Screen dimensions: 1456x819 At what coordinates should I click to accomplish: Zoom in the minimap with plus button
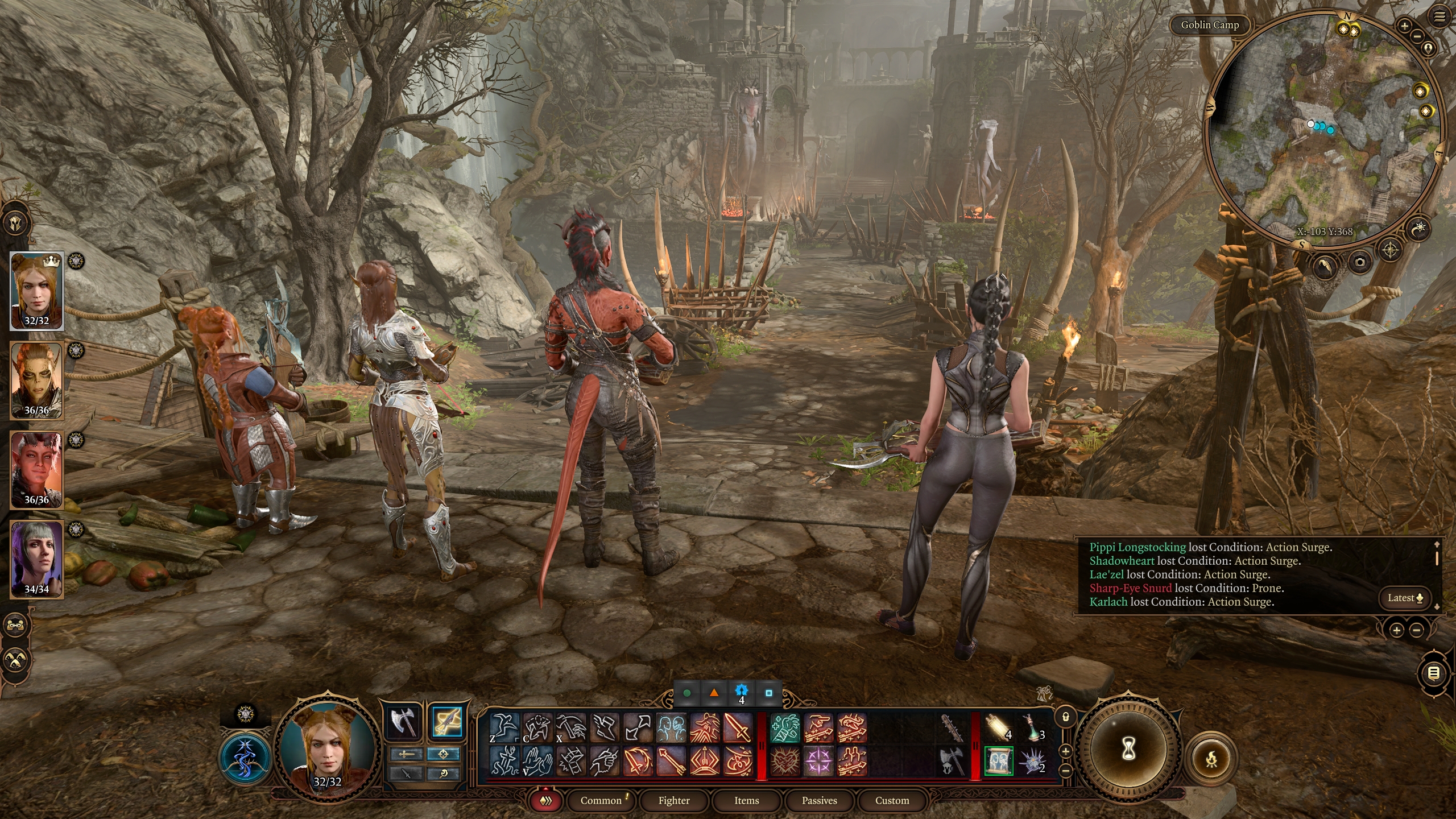click(x=1404, y=26)
